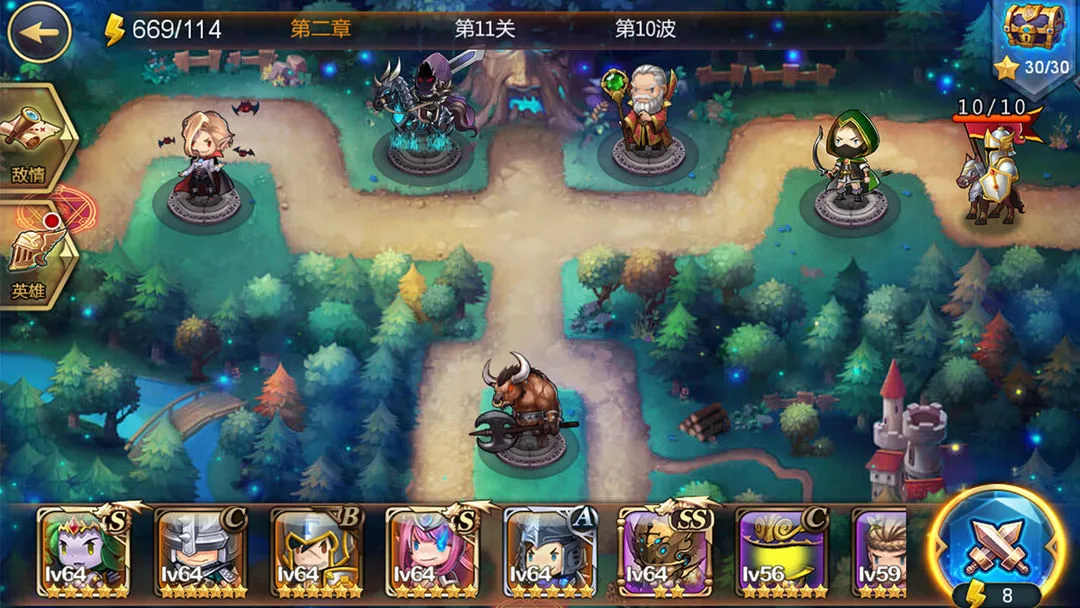Select the S-rank pink-haired hero card
1080x608 pixels.
coord(433,553)
